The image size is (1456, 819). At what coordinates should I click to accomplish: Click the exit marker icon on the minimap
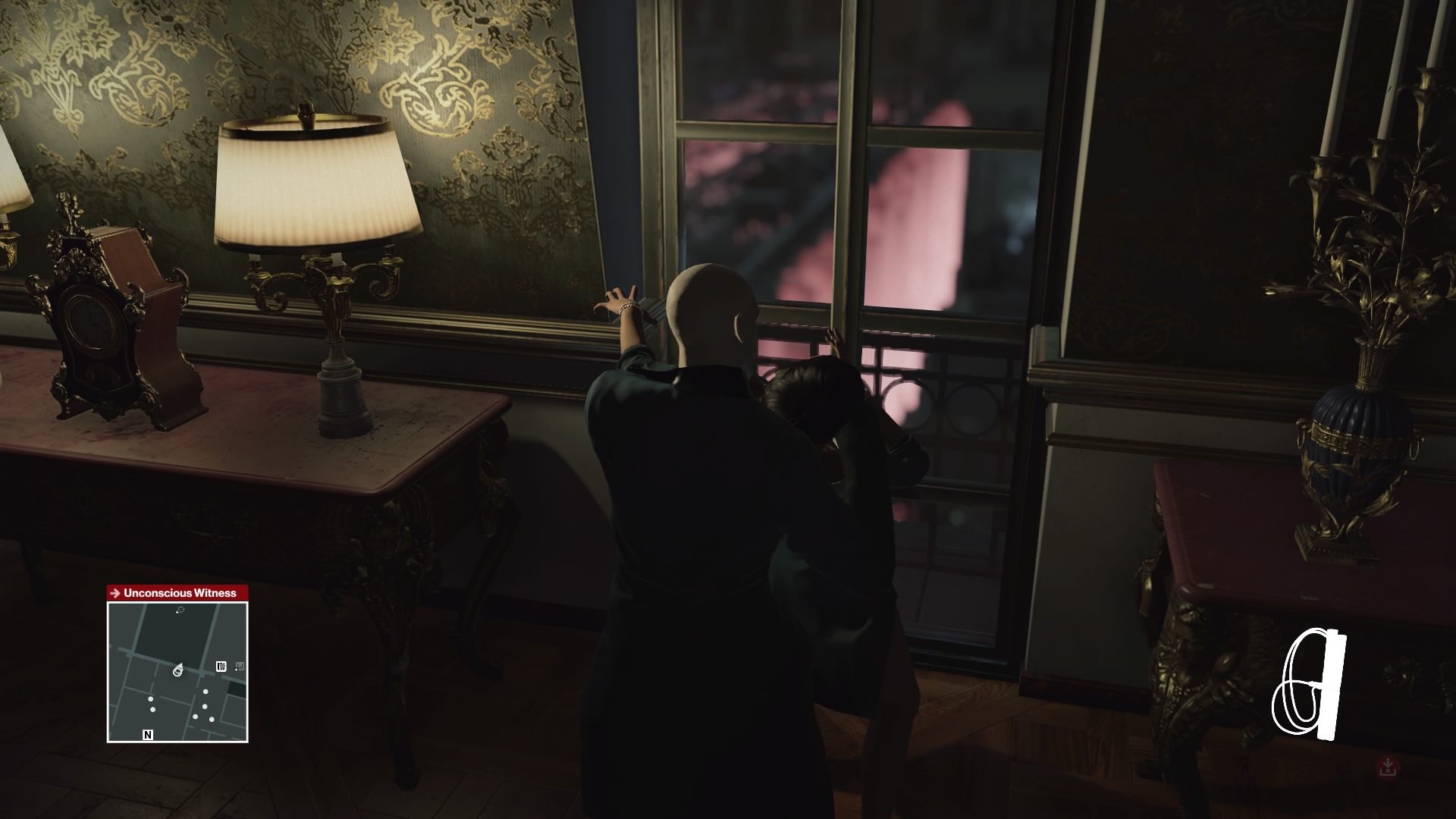tap(240, 667)
